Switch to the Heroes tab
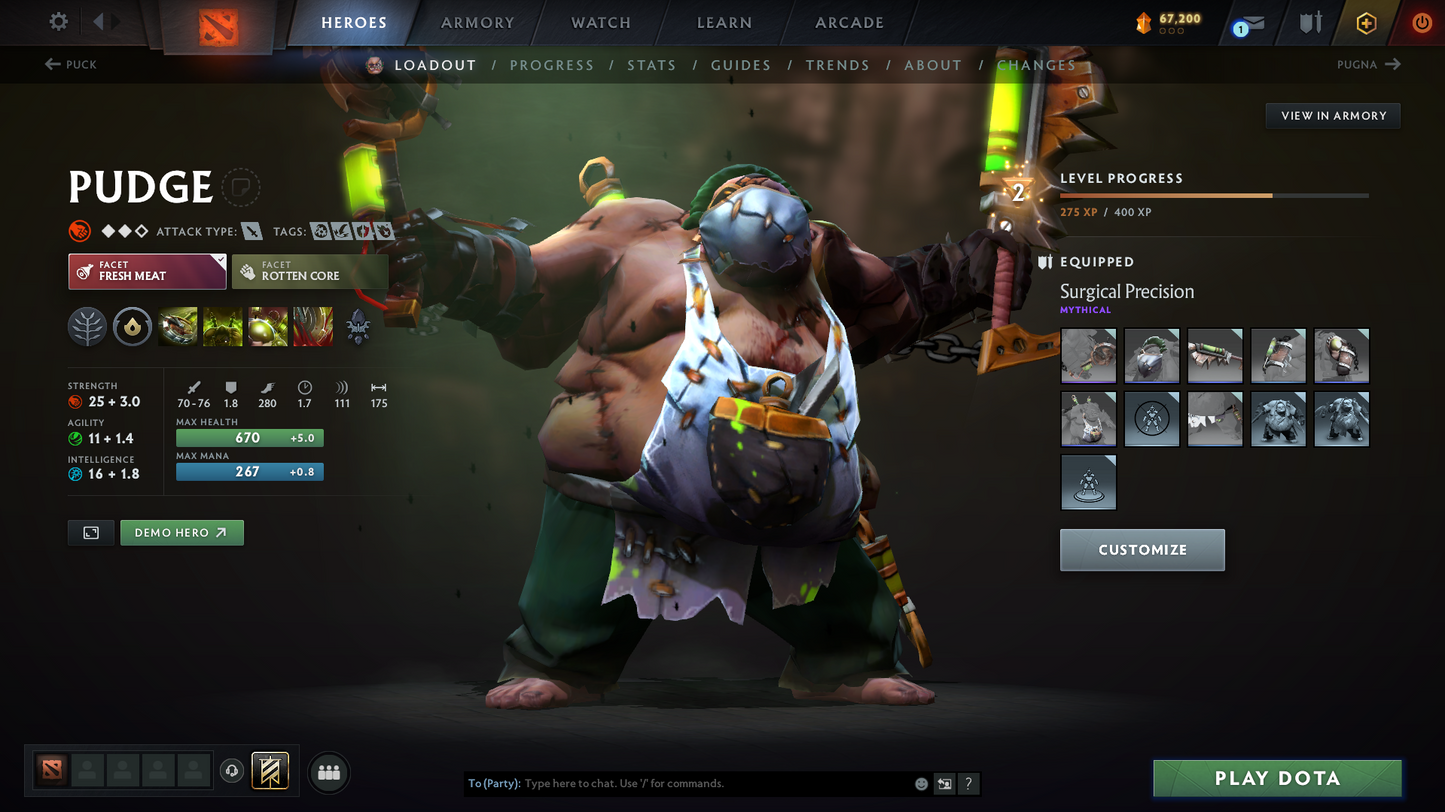 point(355,22)
